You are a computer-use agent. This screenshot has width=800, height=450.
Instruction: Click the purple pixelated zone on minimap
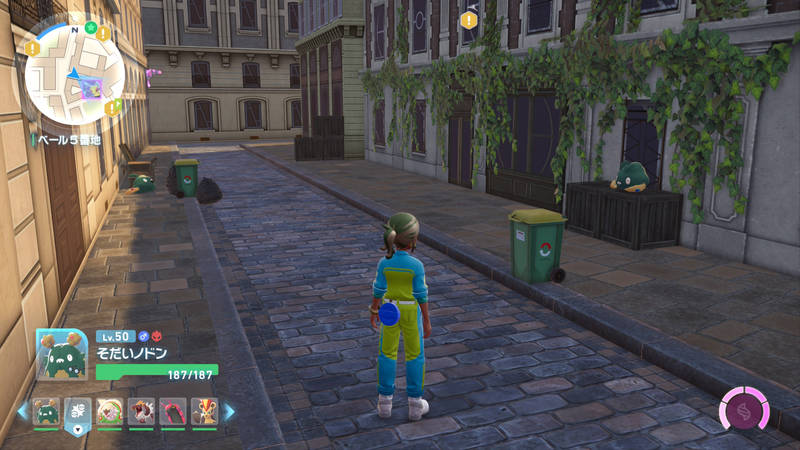[x=92, y=88]
